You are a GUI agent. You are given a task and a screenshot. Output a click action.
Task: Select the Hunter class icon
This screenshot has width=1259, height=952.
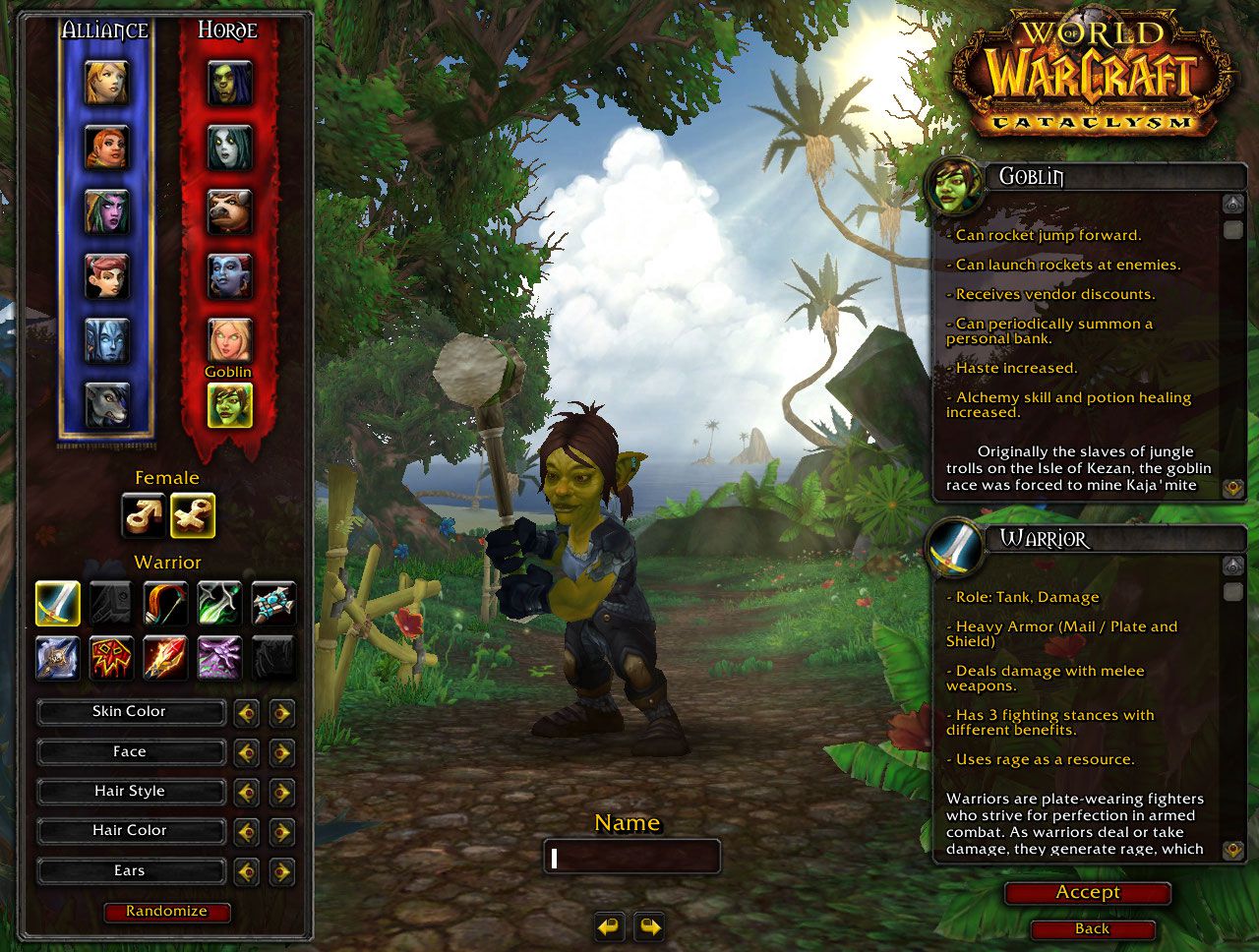tap(164, 604)
